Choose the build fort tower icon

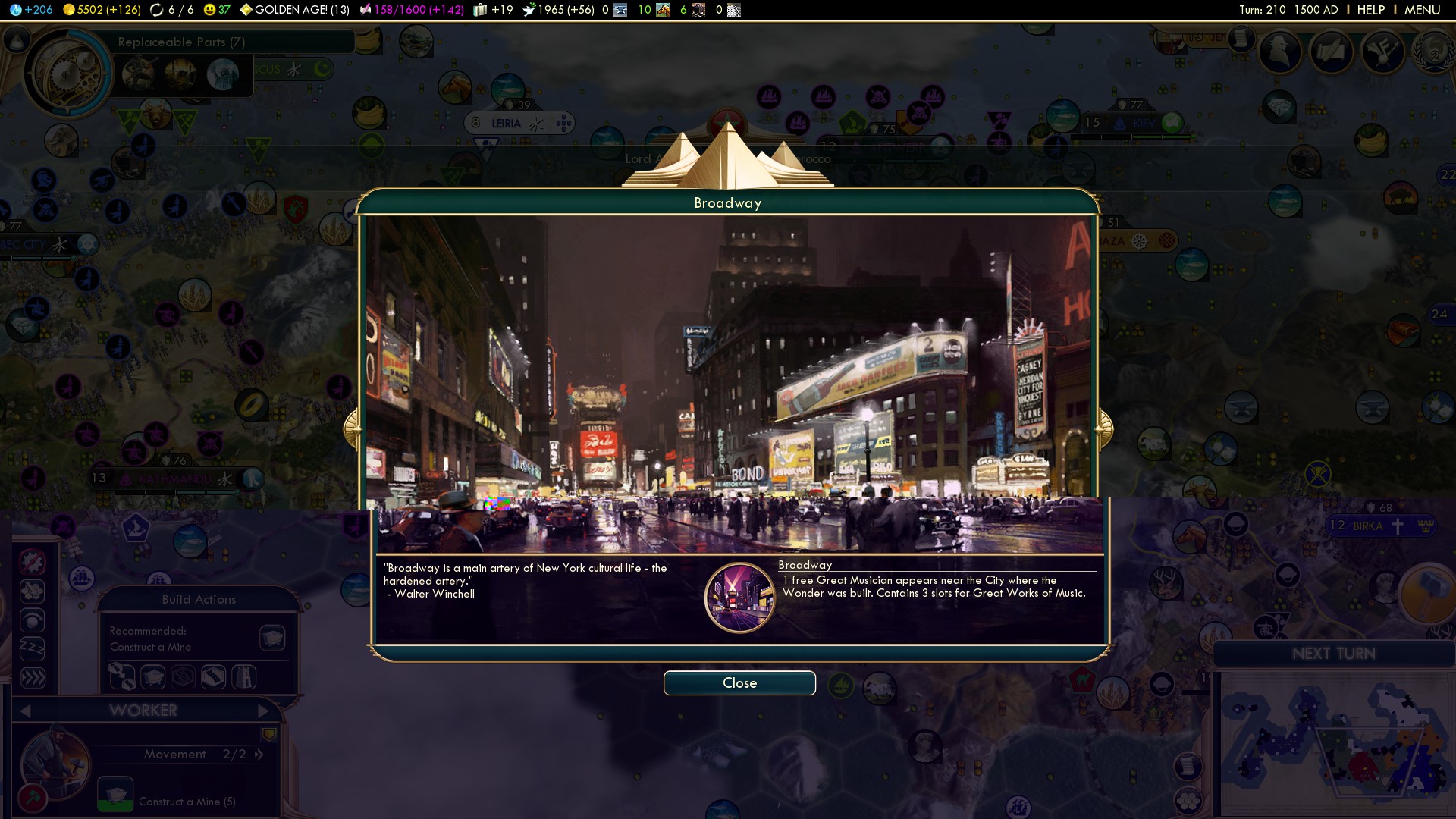[243, 676]
